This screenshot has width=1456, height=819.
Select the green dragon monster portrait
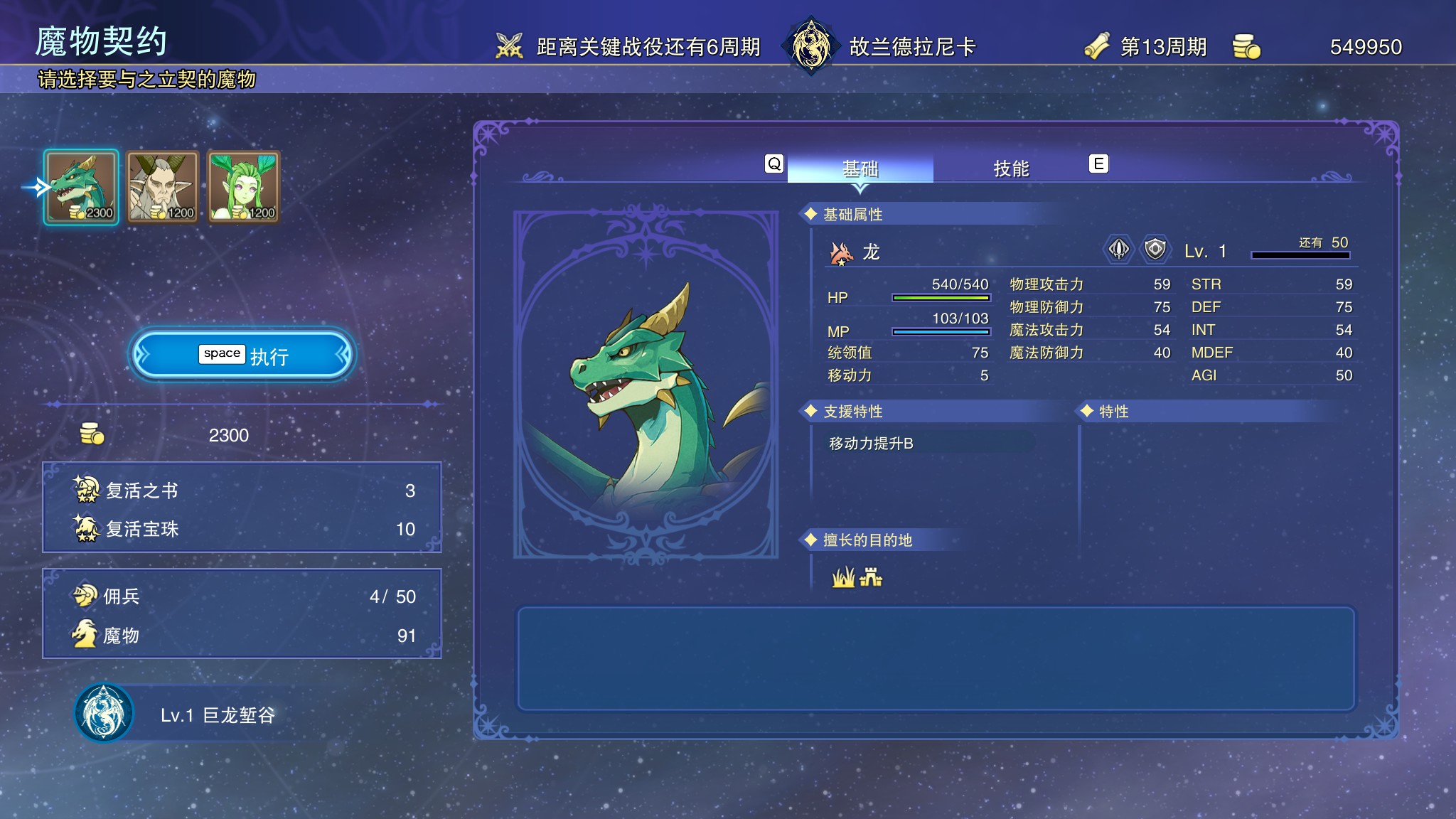coord(81,187)
